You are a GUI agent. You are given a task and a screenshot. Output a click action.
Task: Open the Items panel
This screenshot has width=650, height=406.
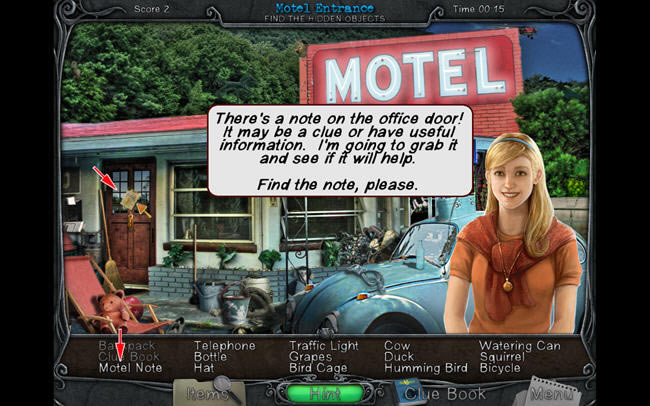(205, 392)
